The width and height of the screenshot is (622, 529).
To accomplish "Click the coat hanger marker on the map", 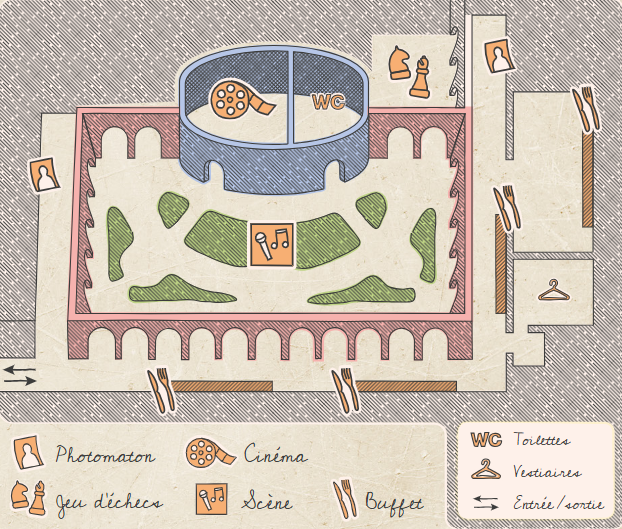I will 553,291.
